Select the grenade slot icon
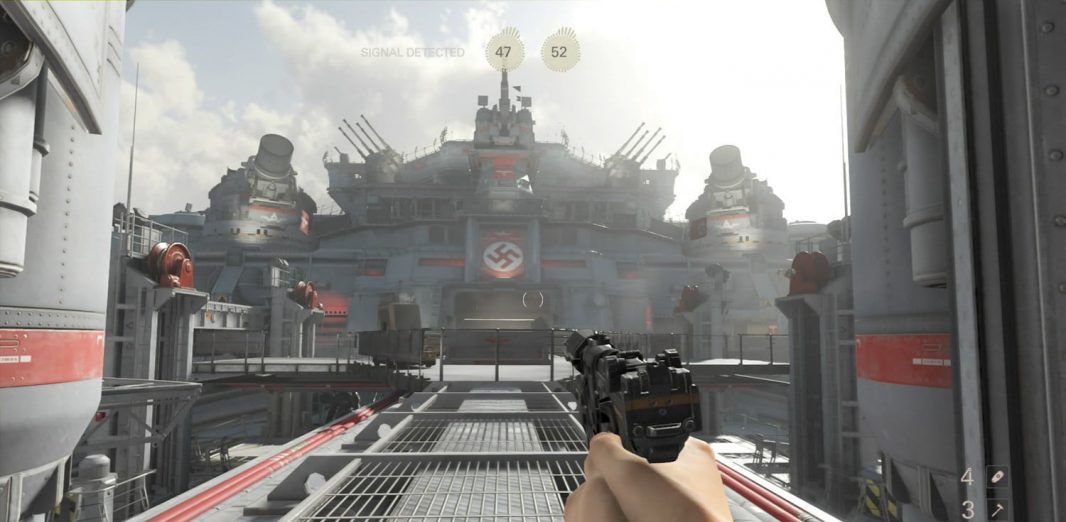This screenshot has height=522, width=1066. click(x=996, y=478)
